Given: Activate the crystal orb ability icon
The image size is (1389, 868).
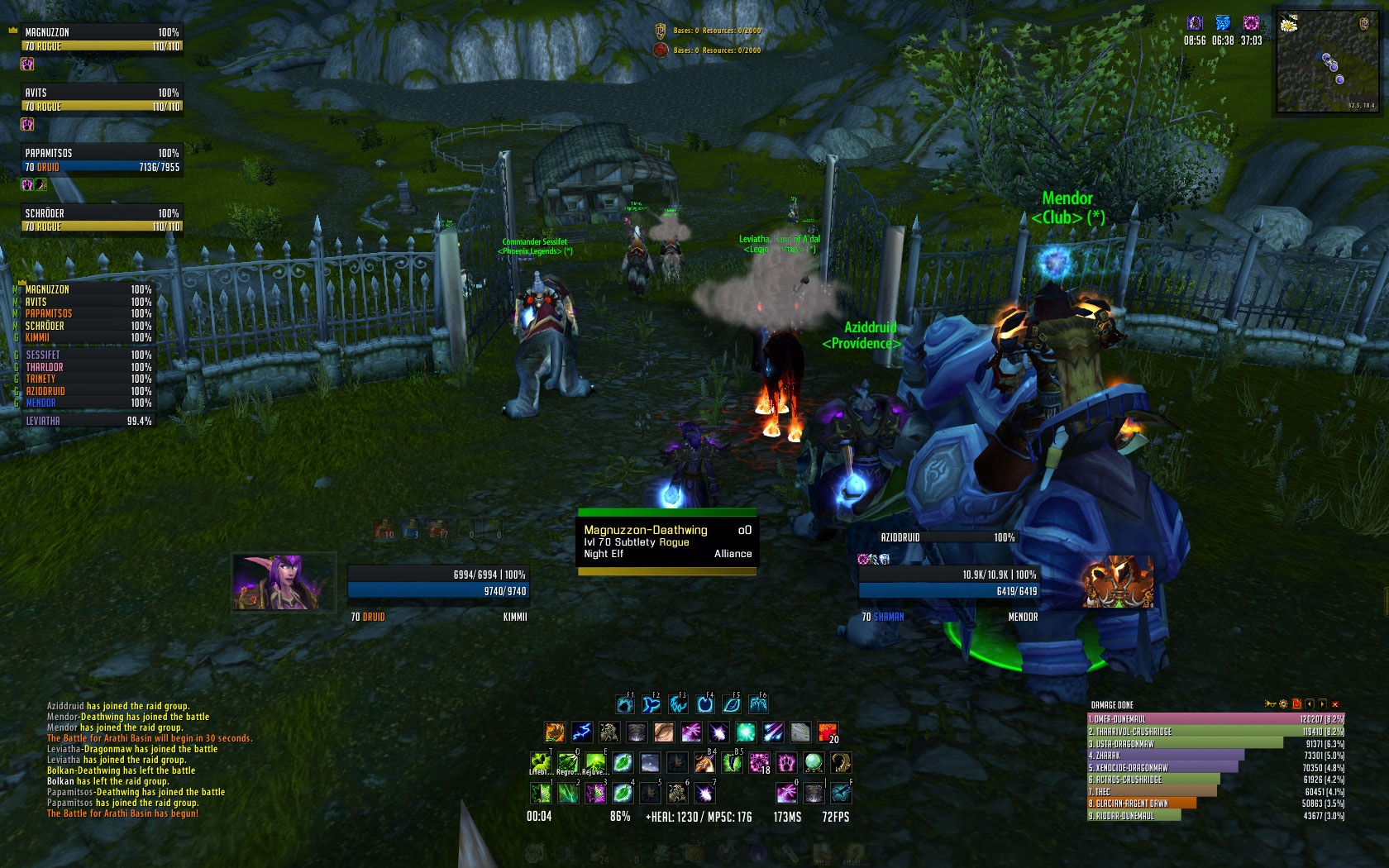Looking at the screenshot, I should click(x=814, y=762).
